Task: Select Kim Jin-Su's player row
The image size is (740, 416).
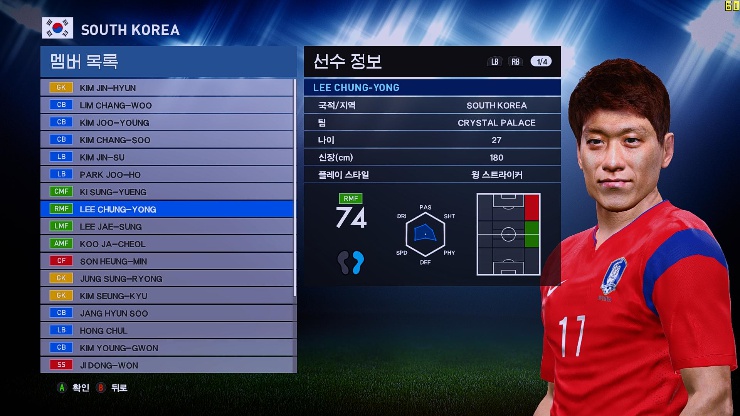Action: (168, 157)
